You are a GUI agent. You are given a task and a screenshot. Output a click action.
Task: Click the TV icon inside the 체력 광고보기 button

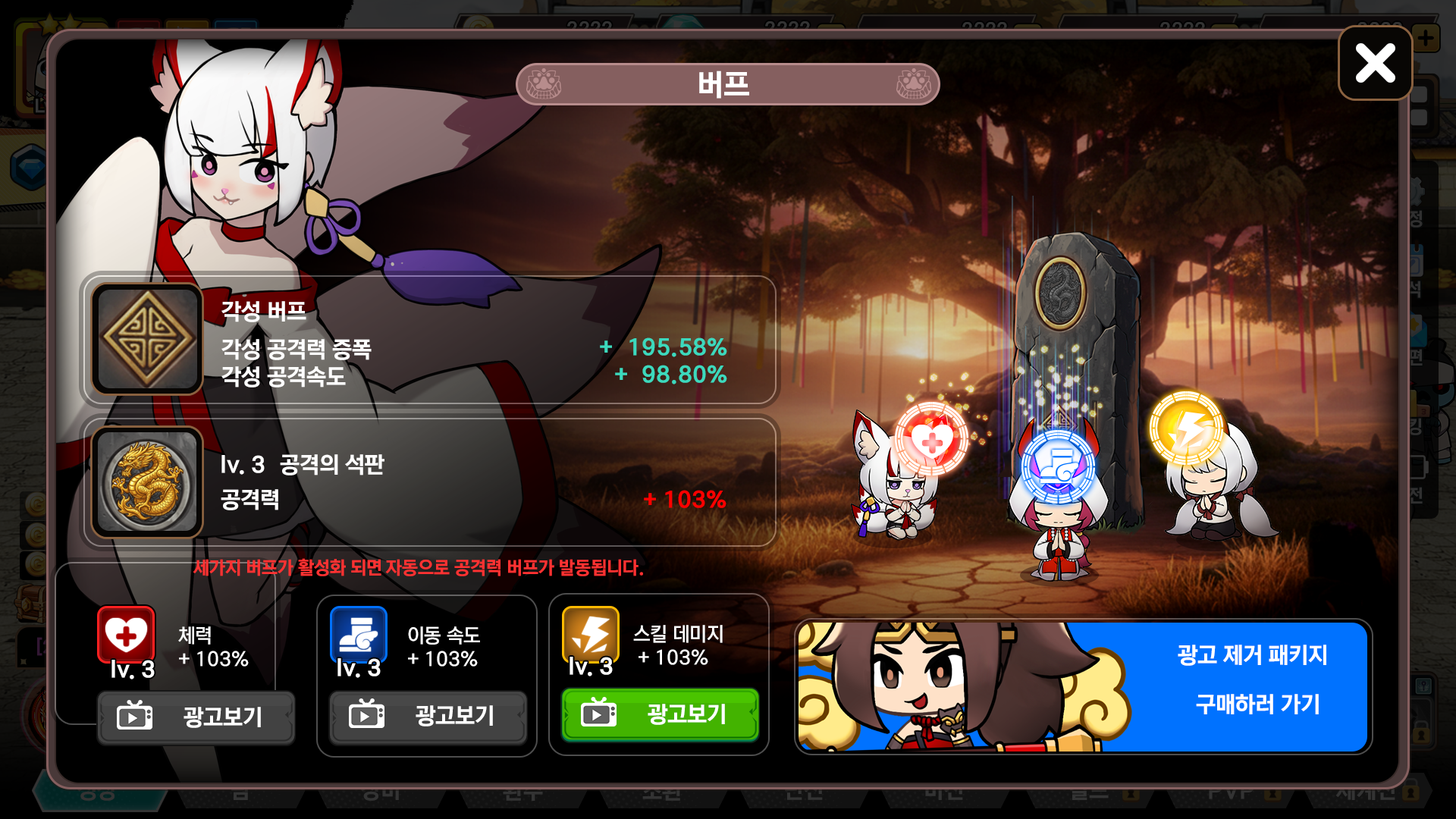[x=135, y=716]
